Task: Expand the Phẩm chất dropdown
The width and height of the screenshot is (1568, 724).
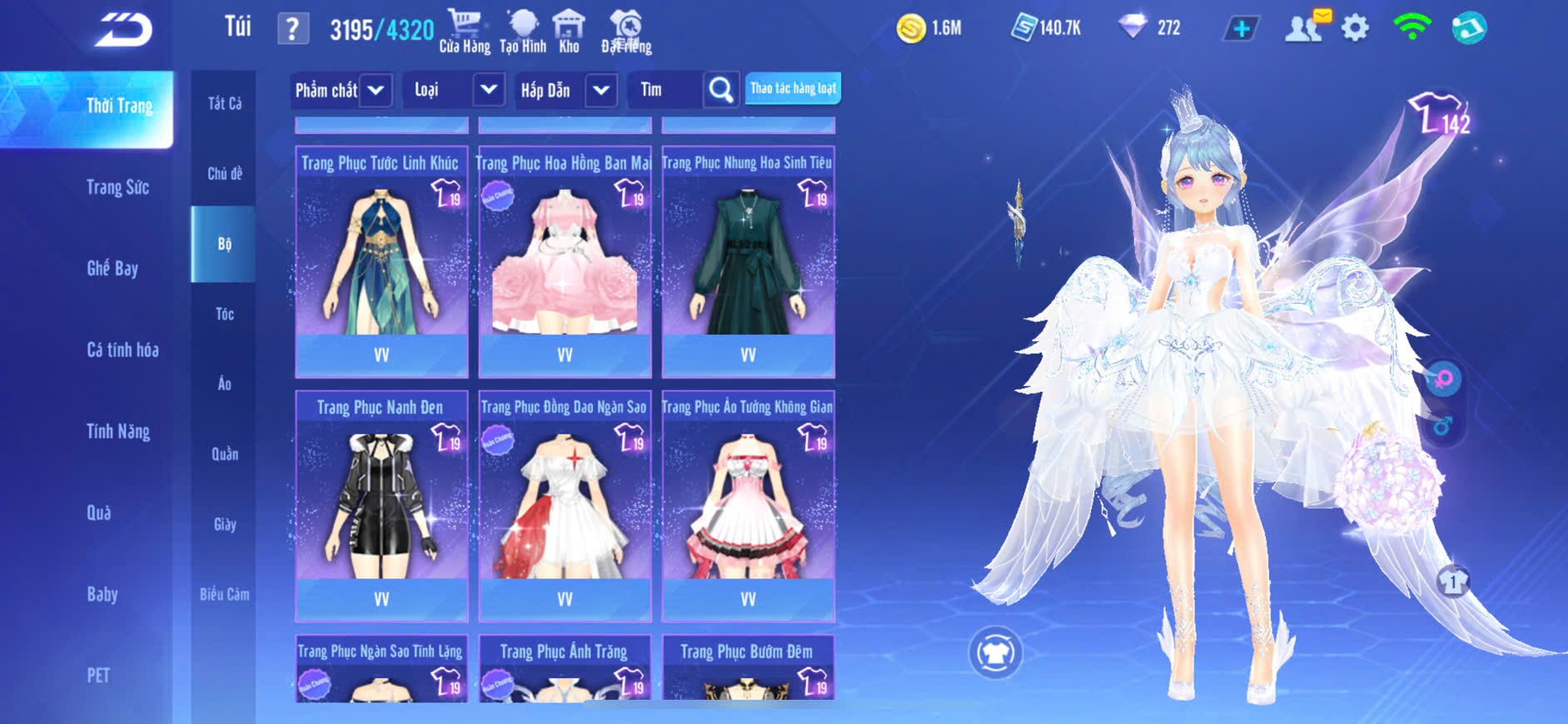Action: coord(376,90)
